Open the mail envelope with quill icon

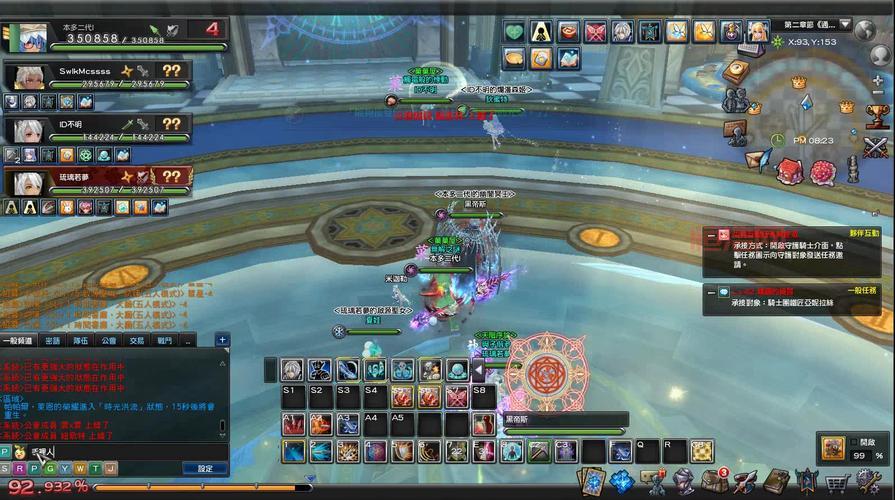point(758,160)
